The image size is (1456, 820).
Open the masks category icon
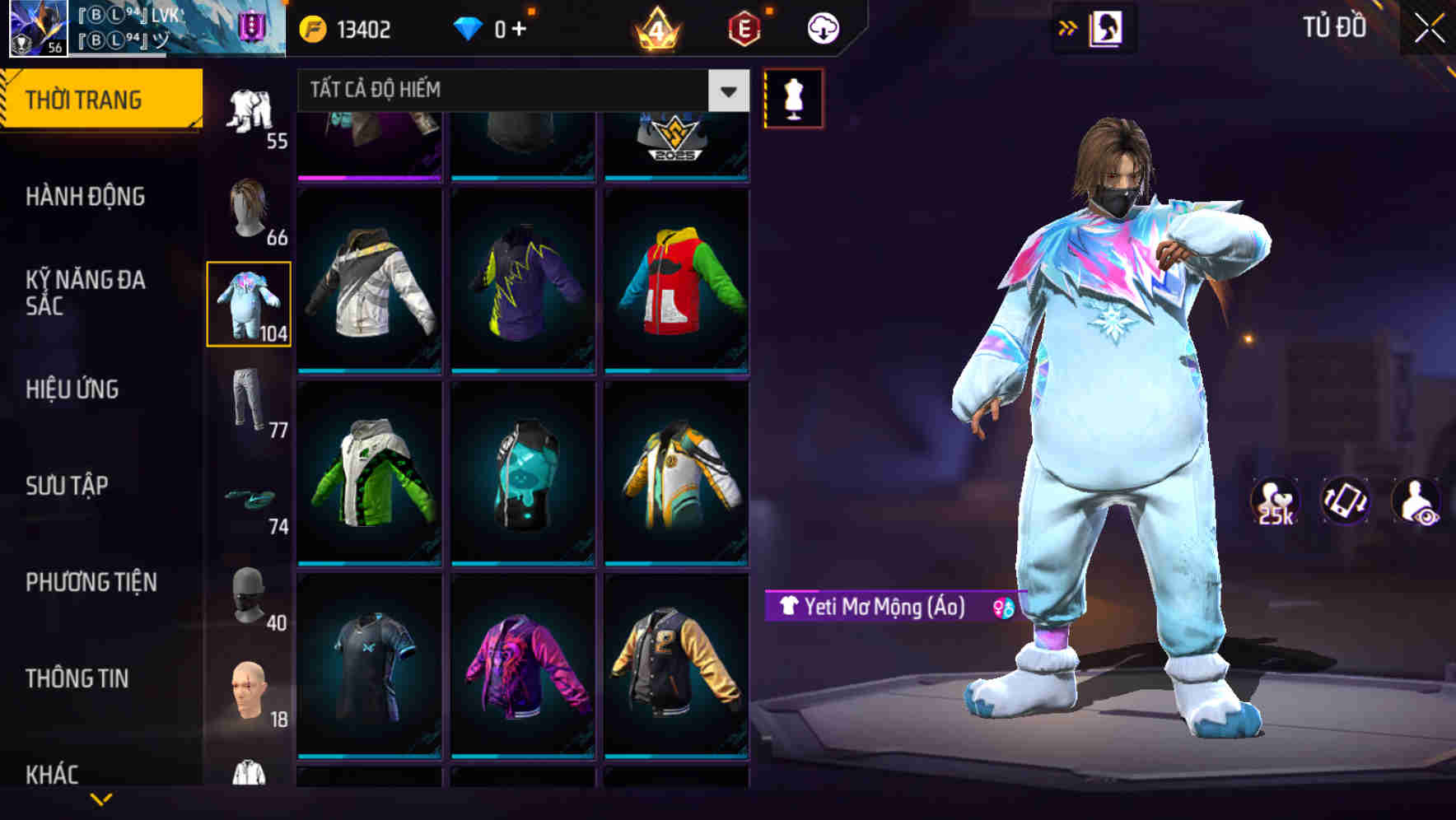tap(250, 595)
